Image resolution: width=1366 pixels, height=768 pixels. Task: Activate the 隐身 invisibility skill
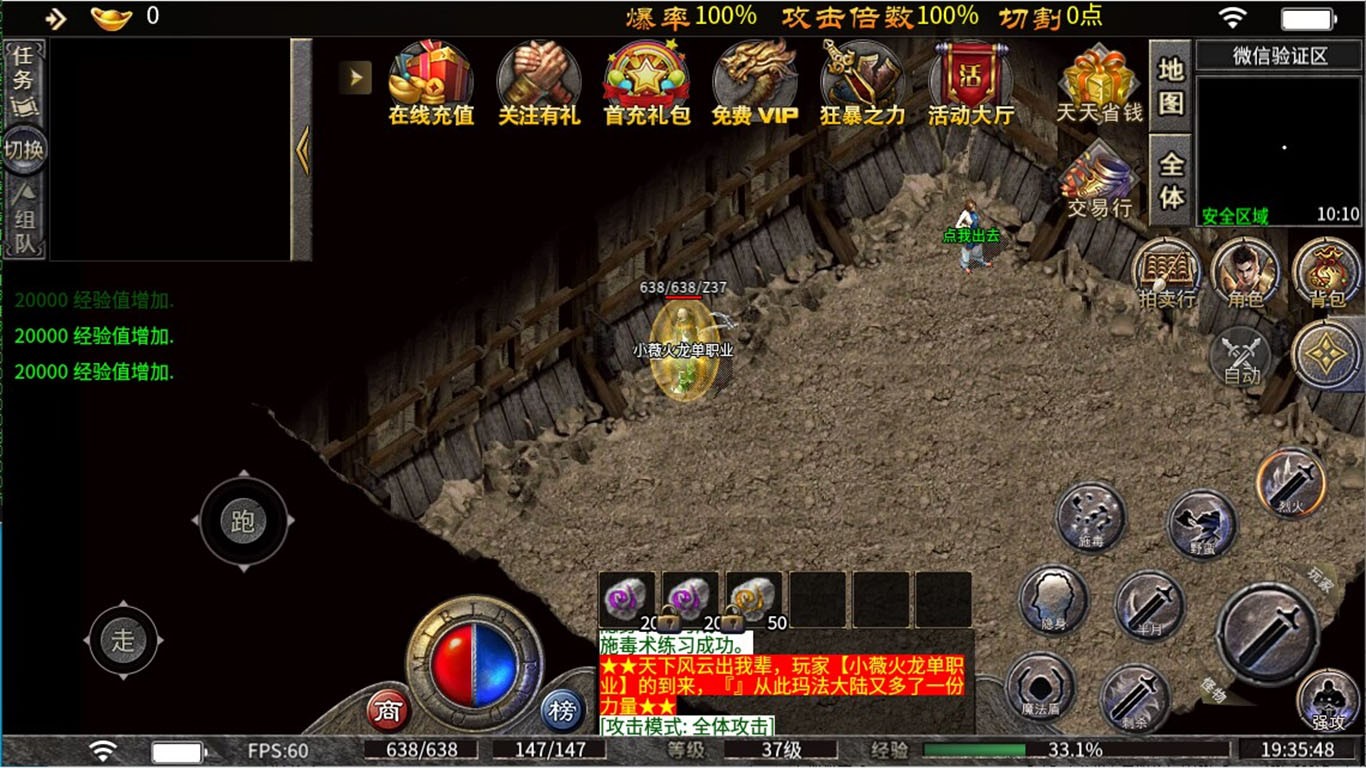1053,599
